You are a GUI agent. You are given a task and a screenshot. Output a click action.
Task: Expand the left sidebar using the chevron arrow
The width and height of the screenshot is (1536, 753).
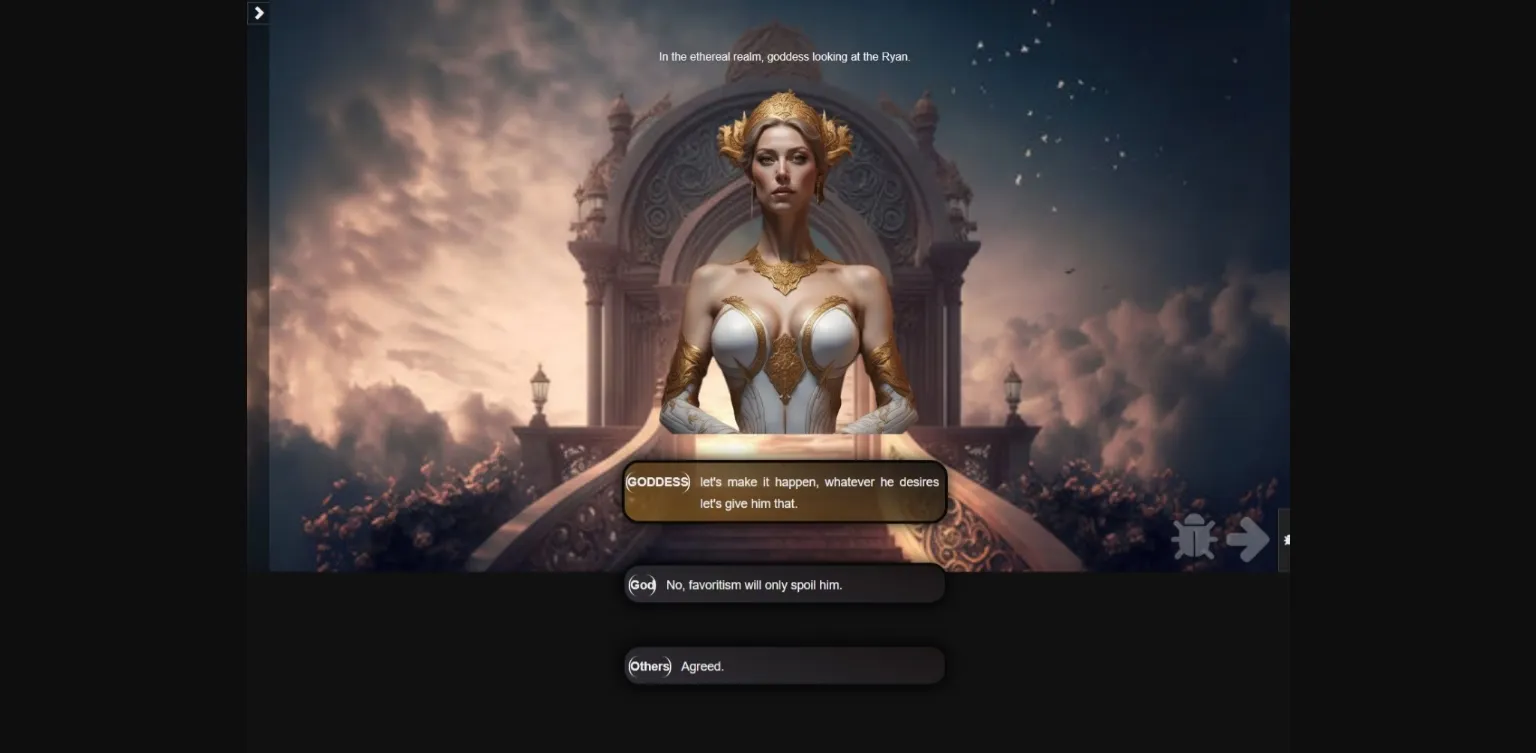[258, 13]
